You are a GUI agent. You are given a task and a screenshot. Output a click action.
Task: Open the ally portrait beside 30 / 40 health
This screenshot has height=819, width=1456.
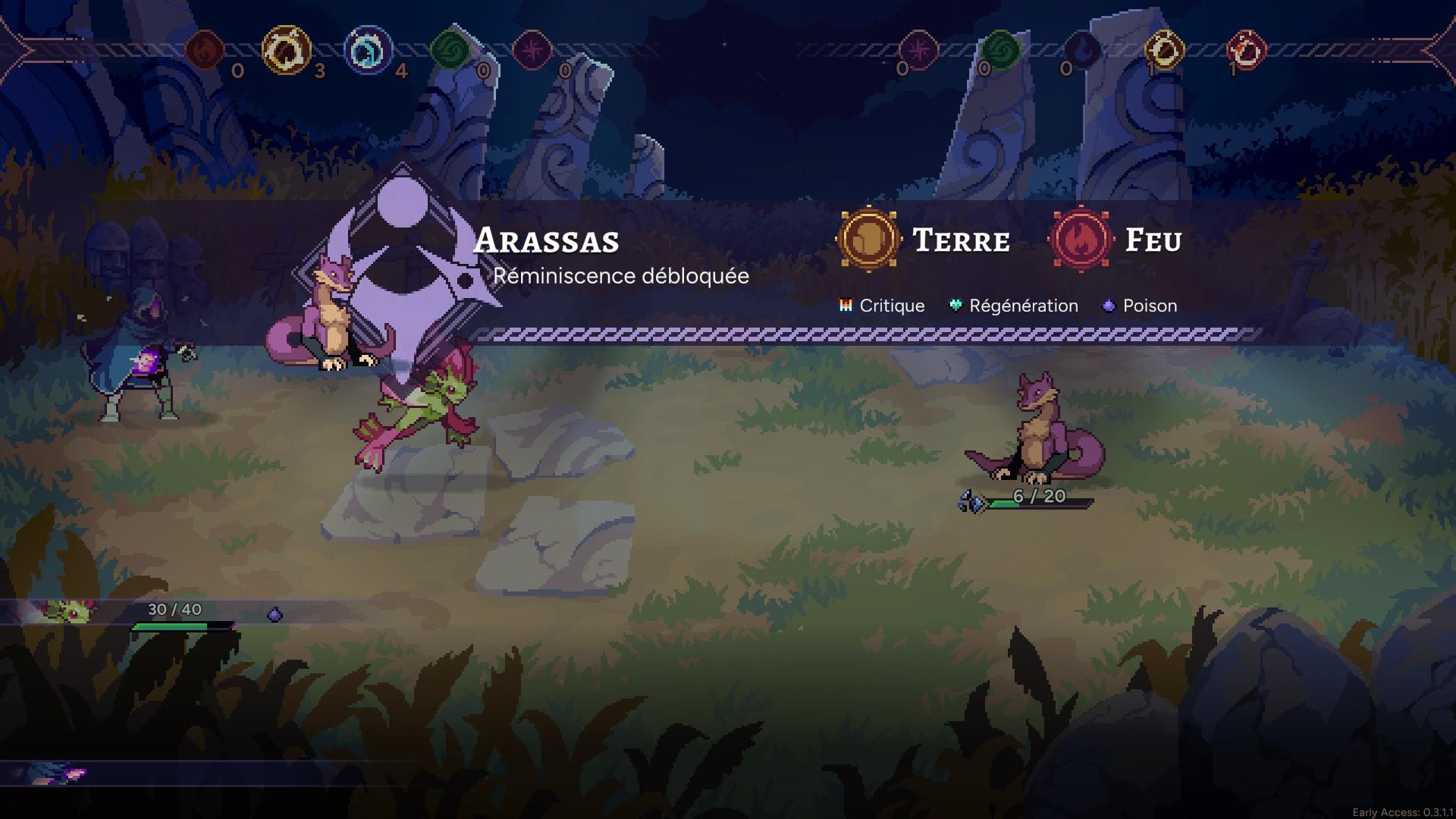(x=70, y=610)
